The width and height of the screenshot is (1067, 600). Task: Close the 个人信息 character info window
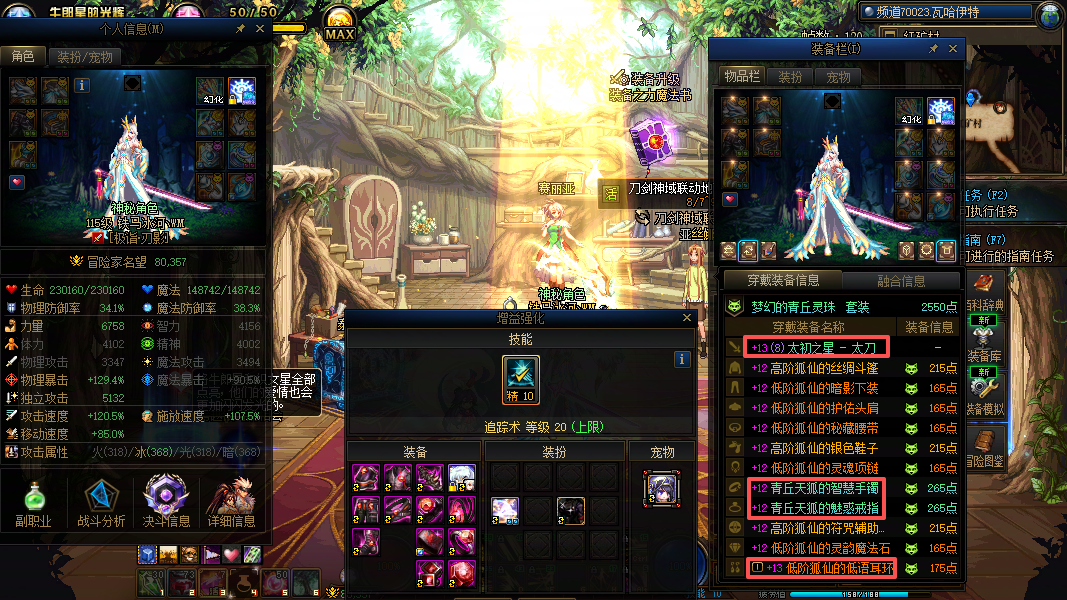(x=260, y=30)
